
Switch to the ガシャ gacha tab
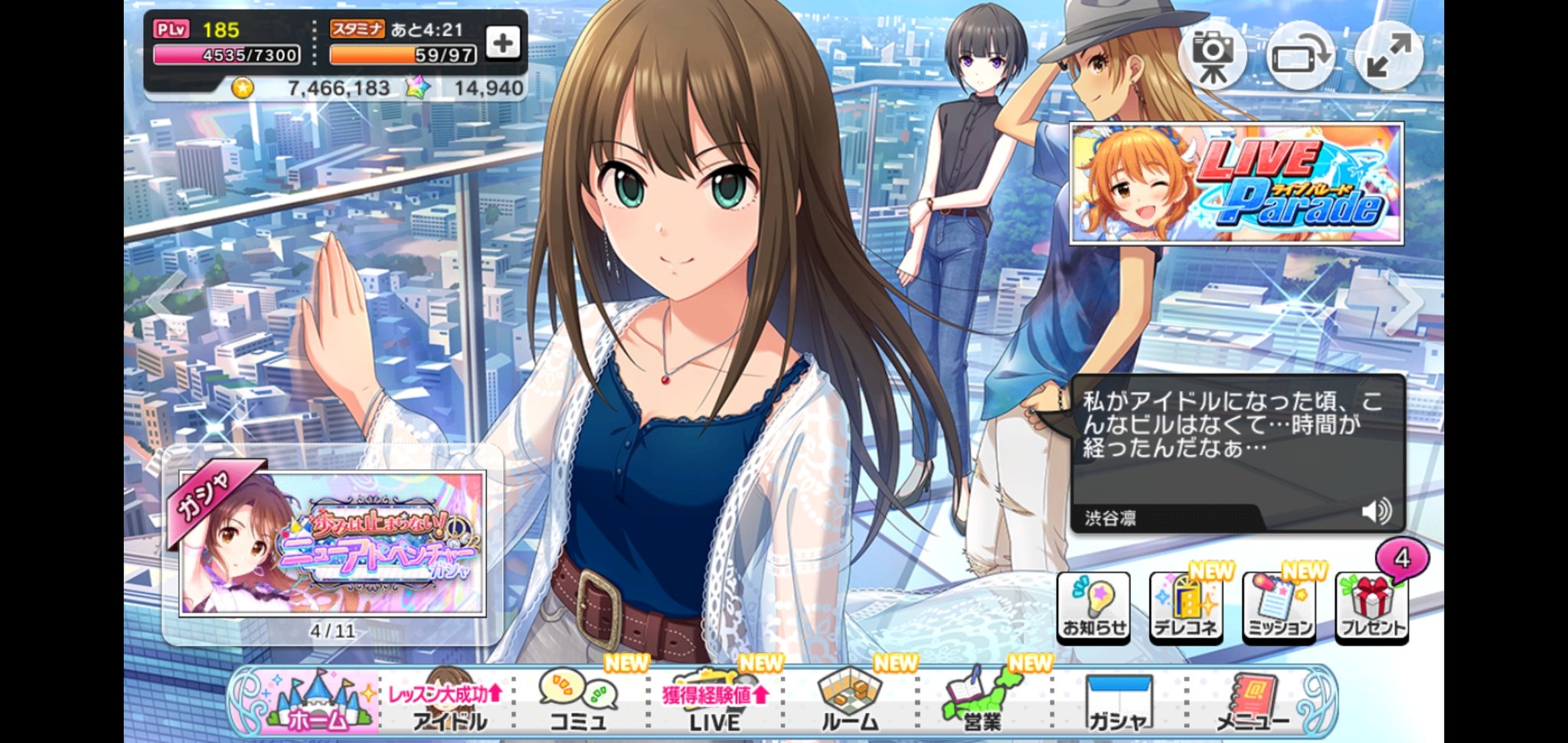(x=1118, y=702)
